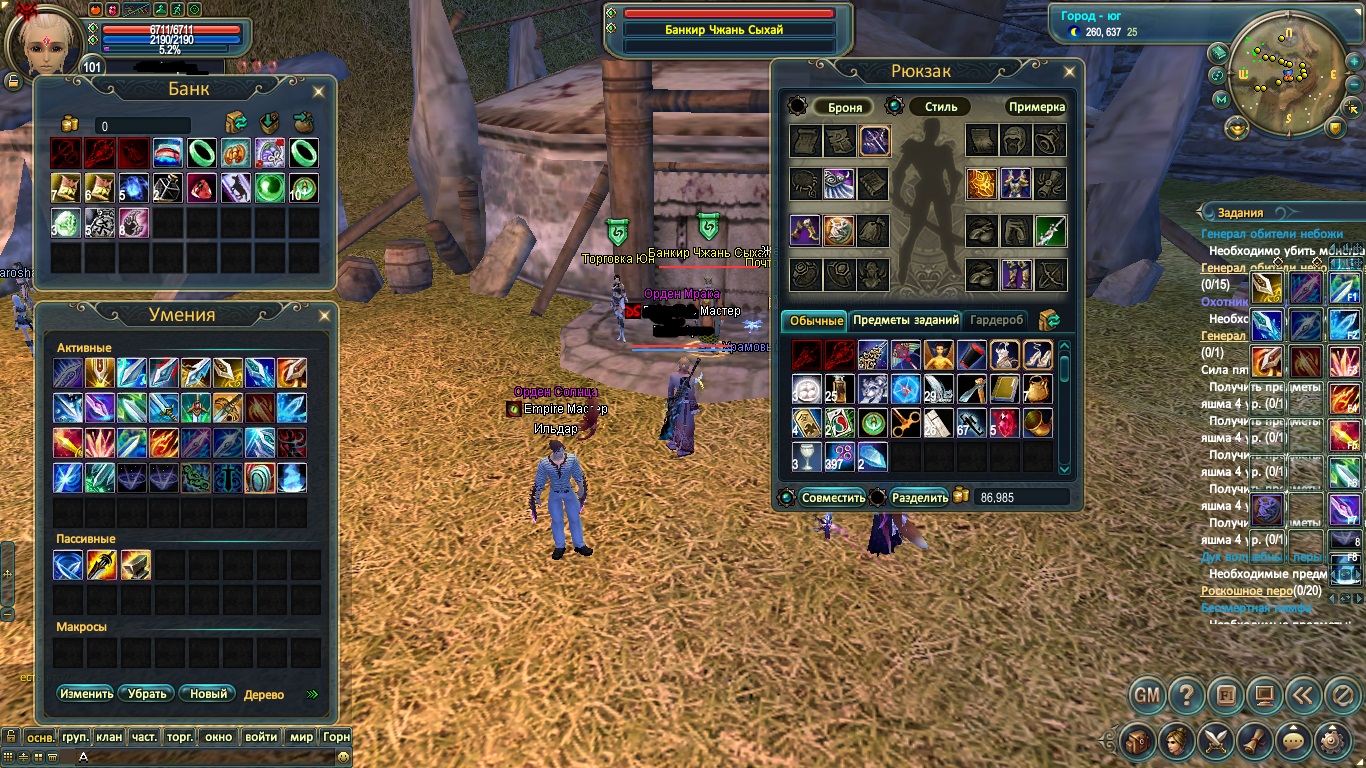Click the Совместить button

coord(833,497)
